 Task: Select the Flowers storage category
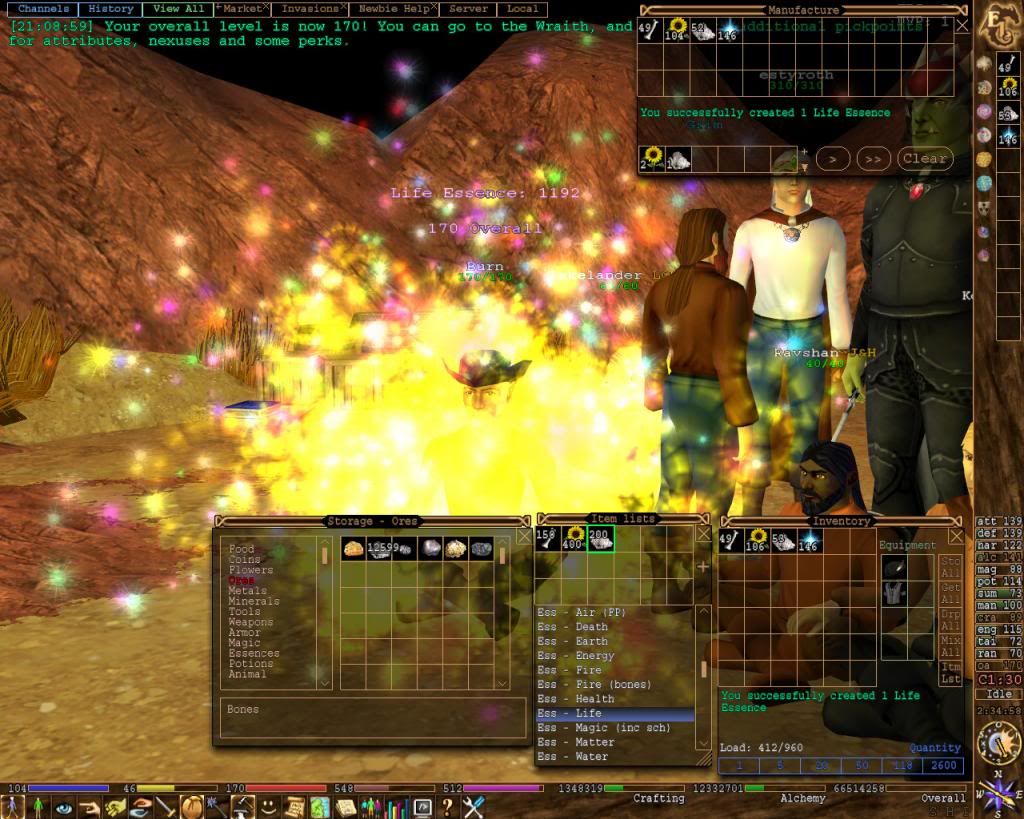[249, 570]
